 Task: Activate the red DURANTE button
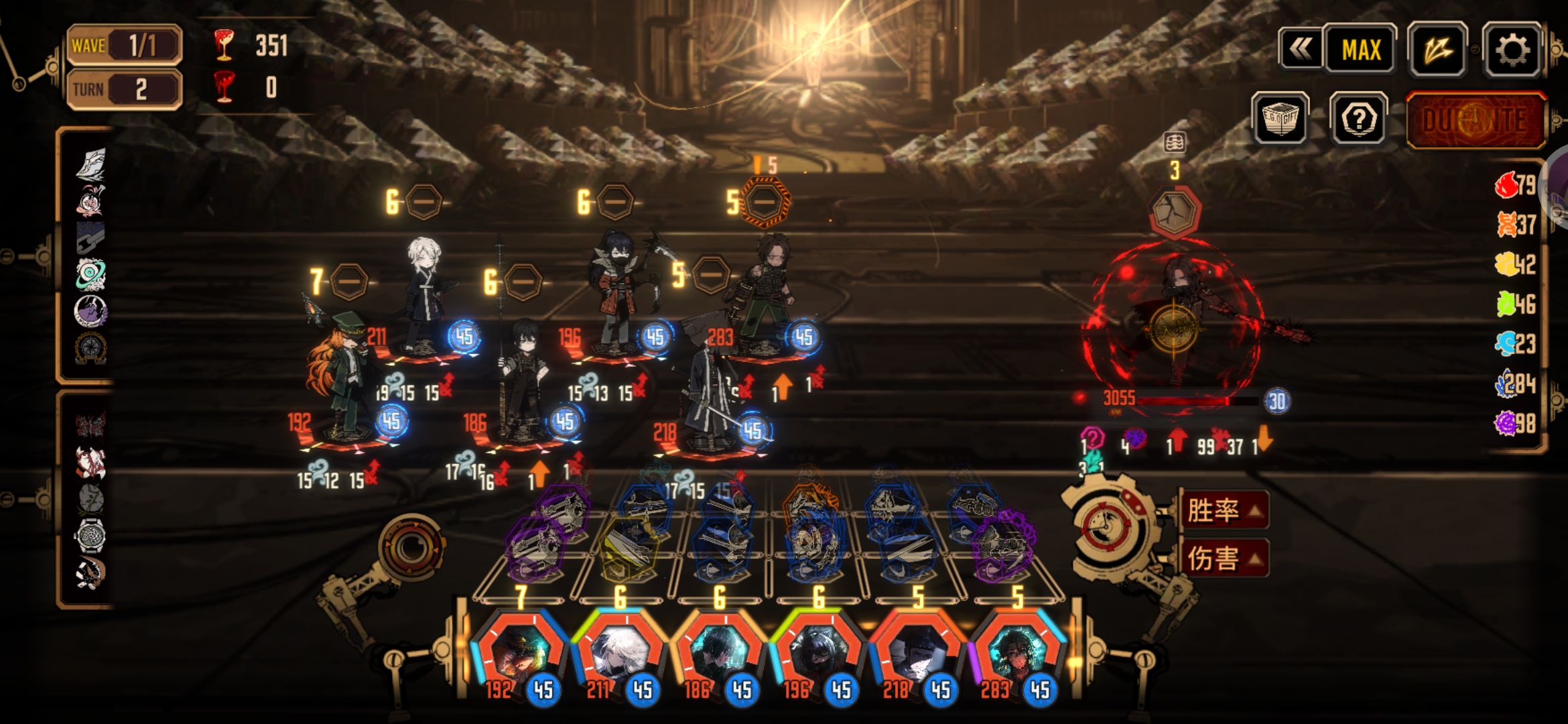pos(1476,121)
